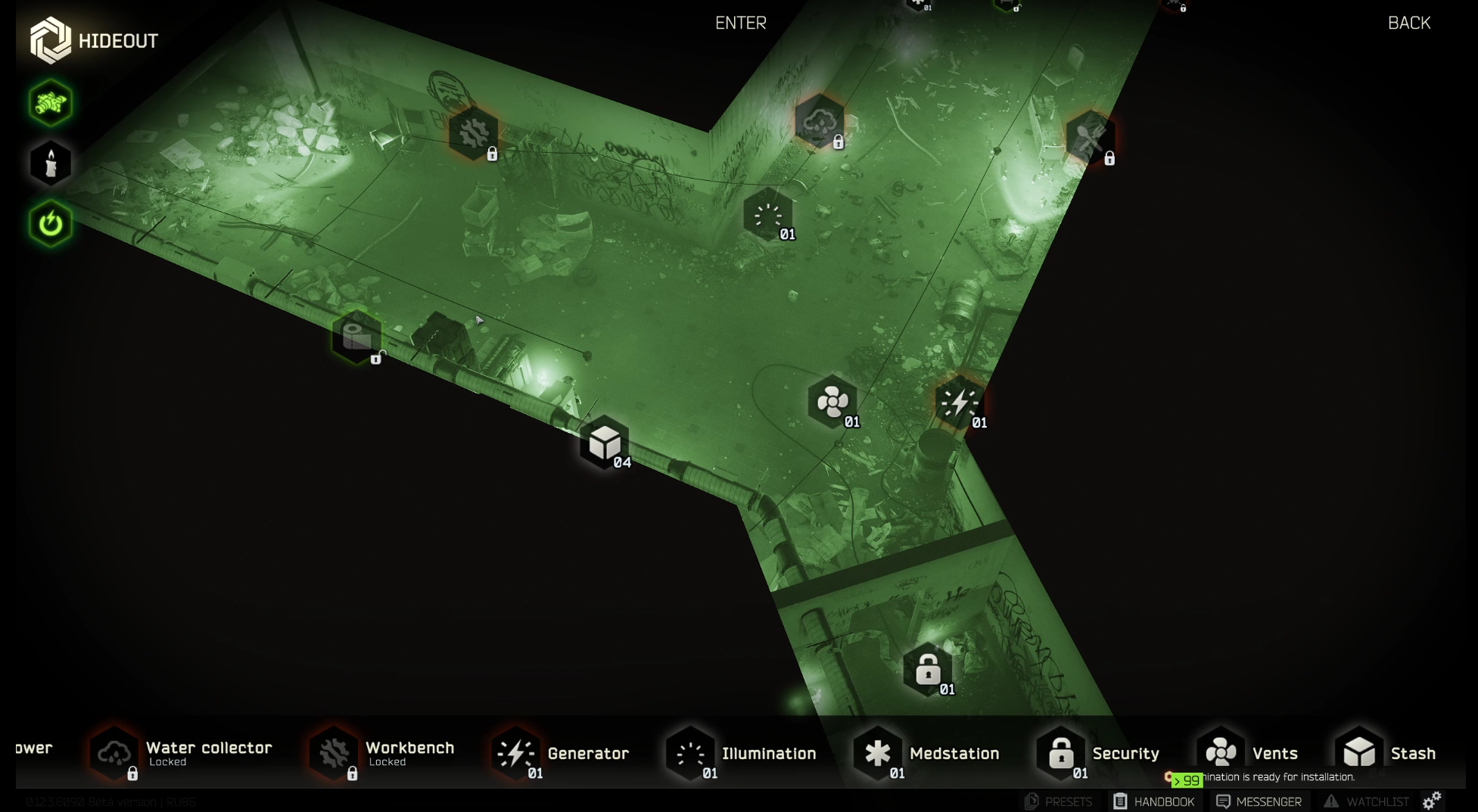Viewport: 1478px width, 812px height.
Task: Toggle the candle ambient lighting mode
Action: click(49, 163)
